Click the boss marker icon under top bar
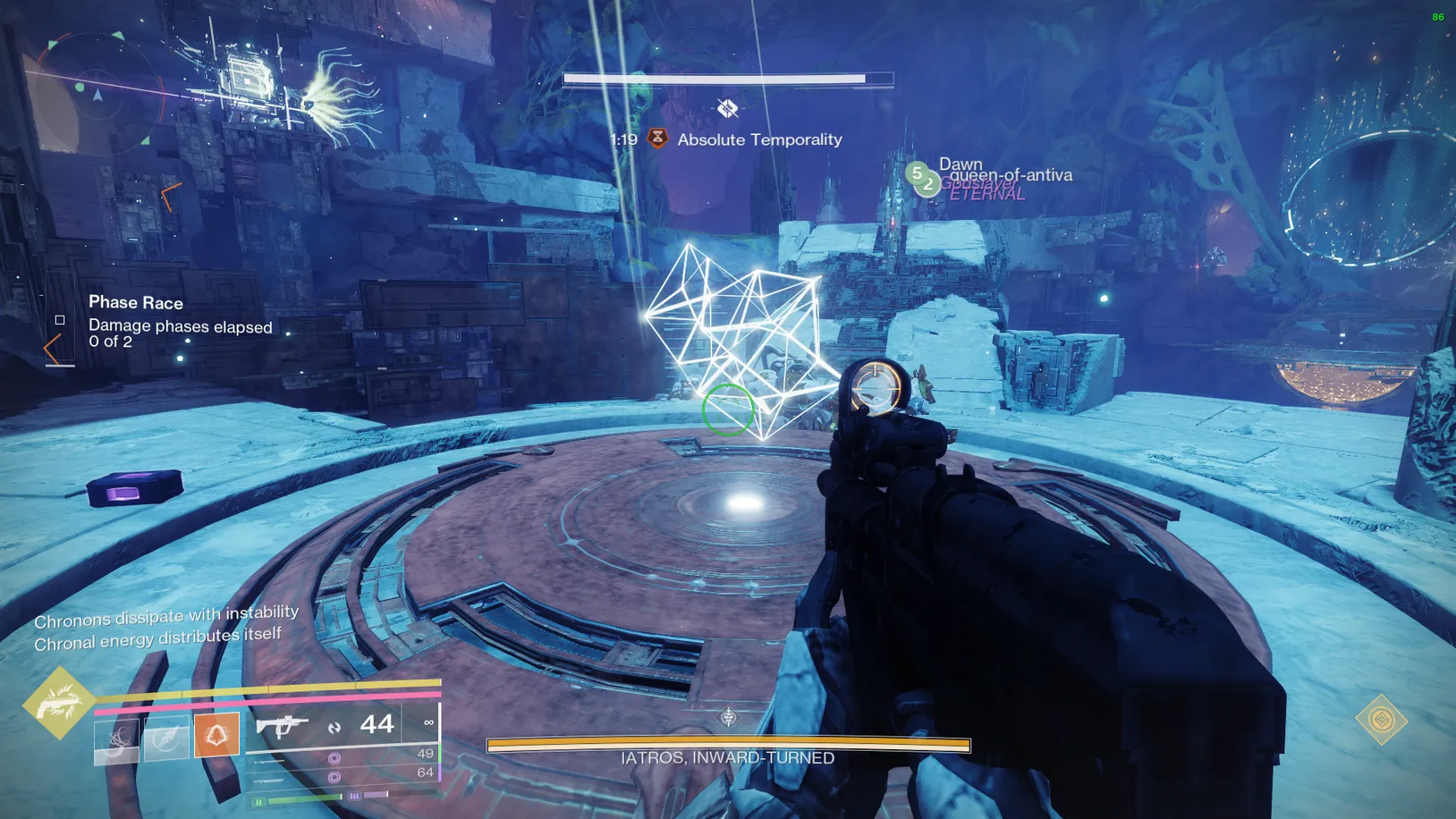The width and height of the screenshot is (1456, 819). (727, 108)
